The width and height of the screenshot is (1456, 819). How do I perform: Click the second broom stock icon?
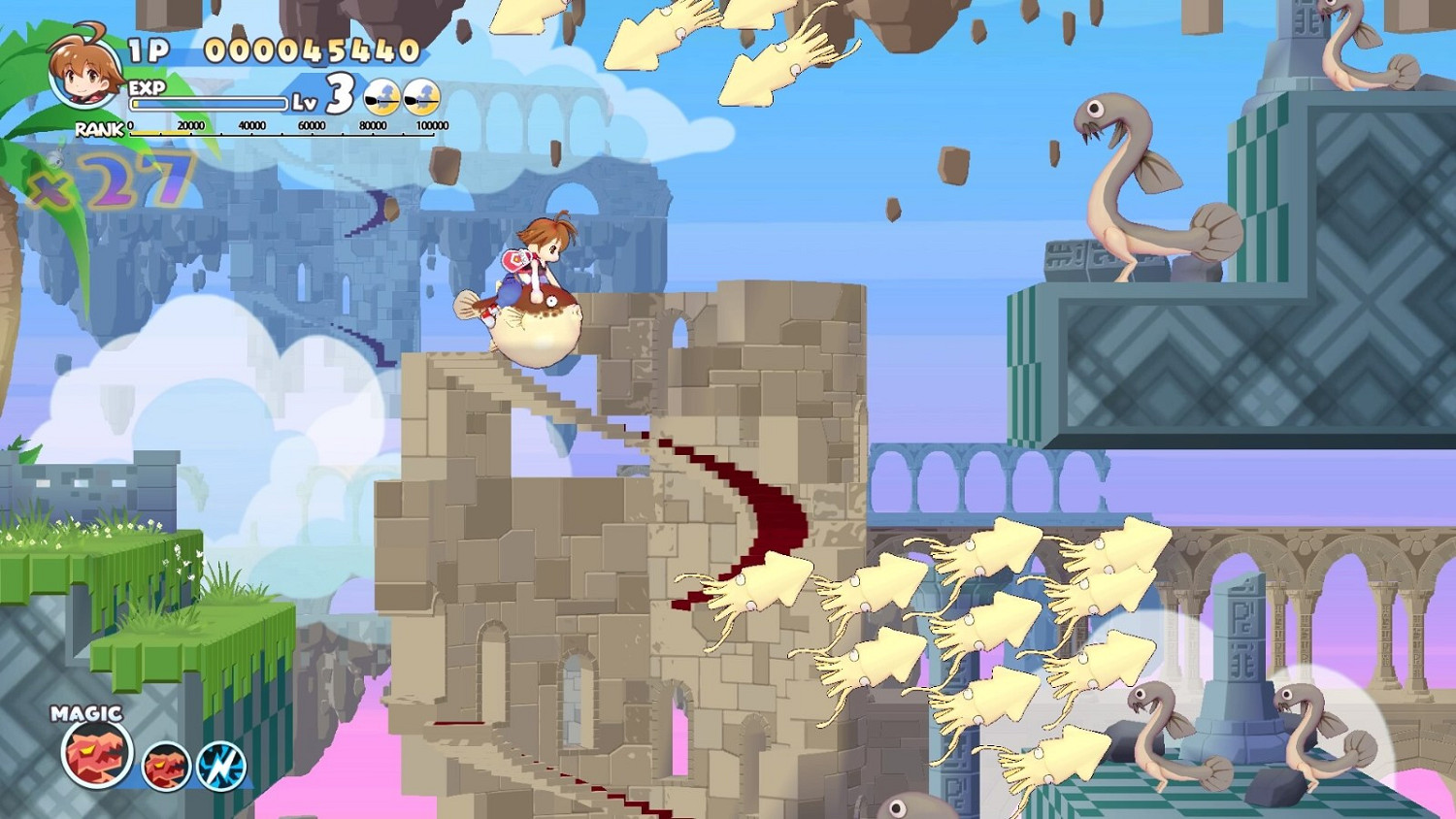pos(421,97)
